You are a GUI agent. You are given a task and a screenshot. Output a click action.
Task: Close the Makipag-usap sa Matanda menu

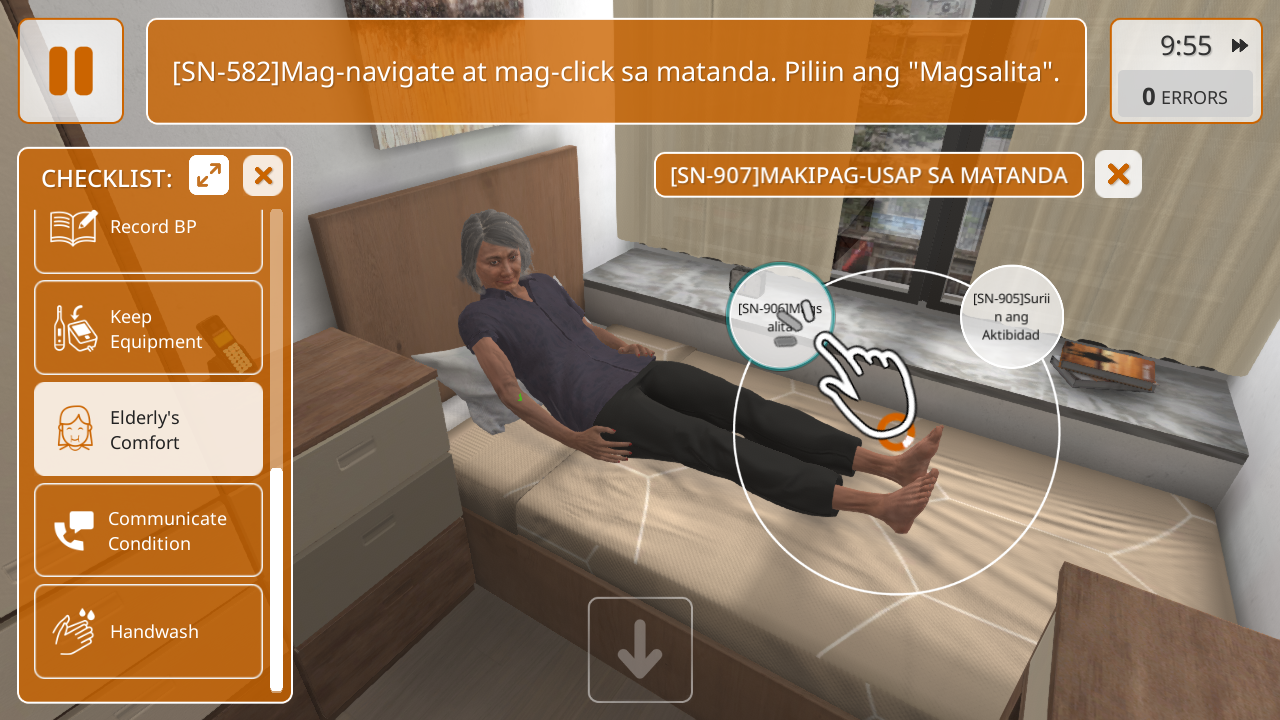[x=1118, y=175]
